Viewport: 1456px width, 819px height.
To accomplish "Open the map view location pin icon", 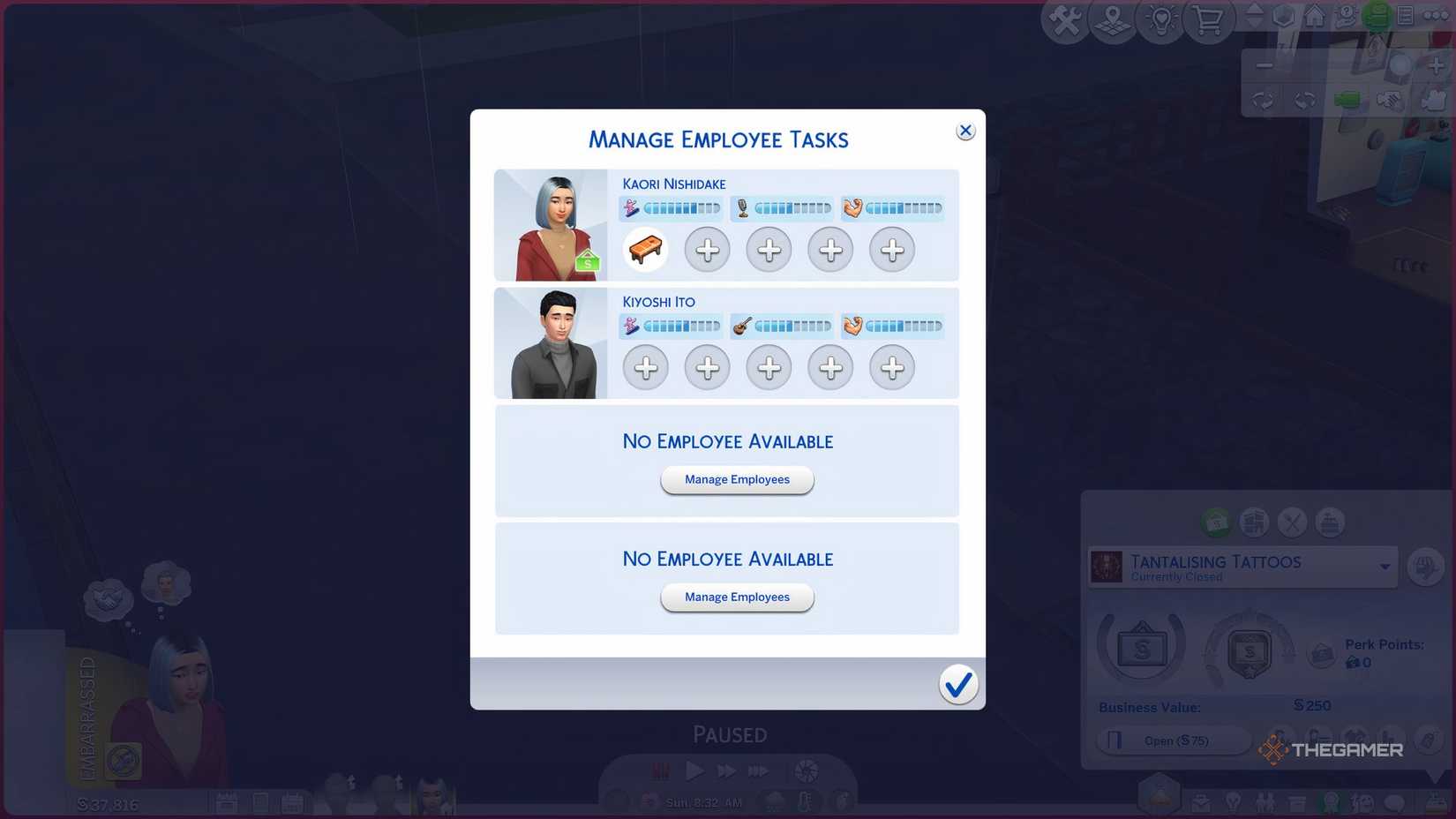I will coord(1113,21).
